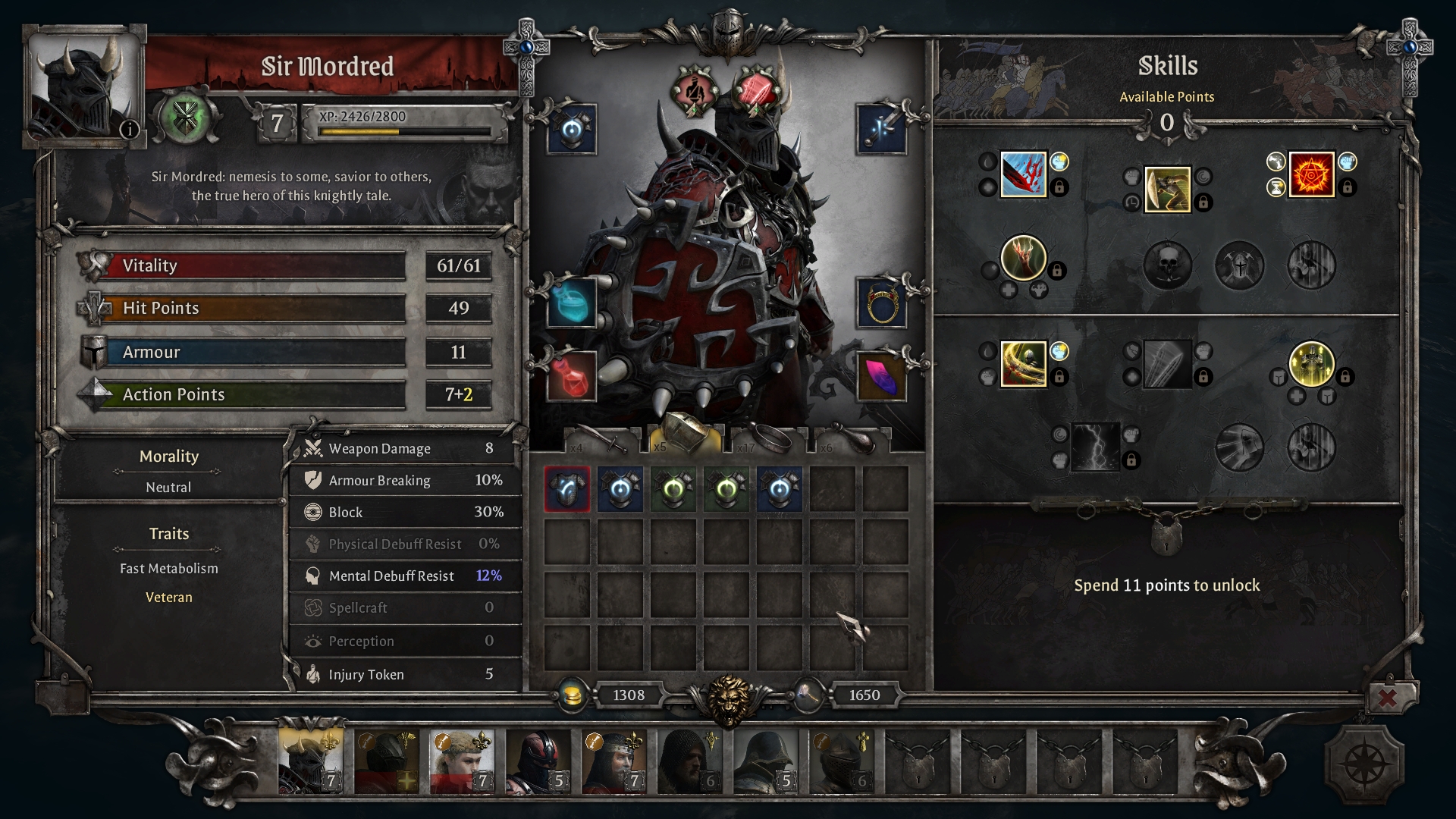Select the equipped pink crystal trinket slot

881,376
